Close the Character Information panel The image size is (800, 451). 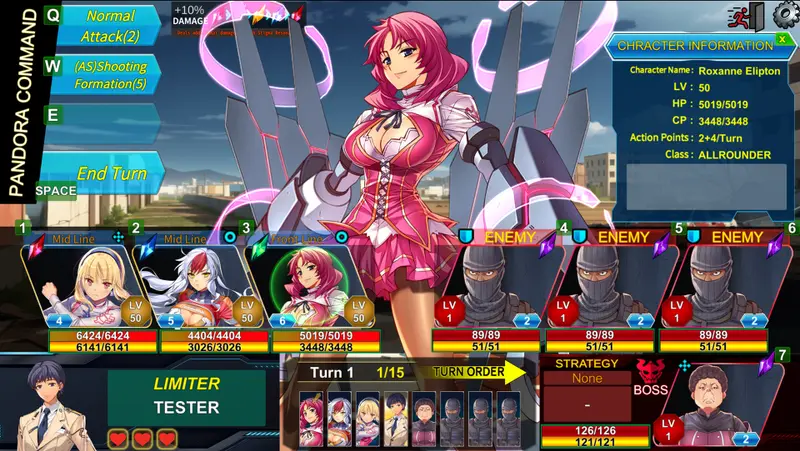(781, 40)
